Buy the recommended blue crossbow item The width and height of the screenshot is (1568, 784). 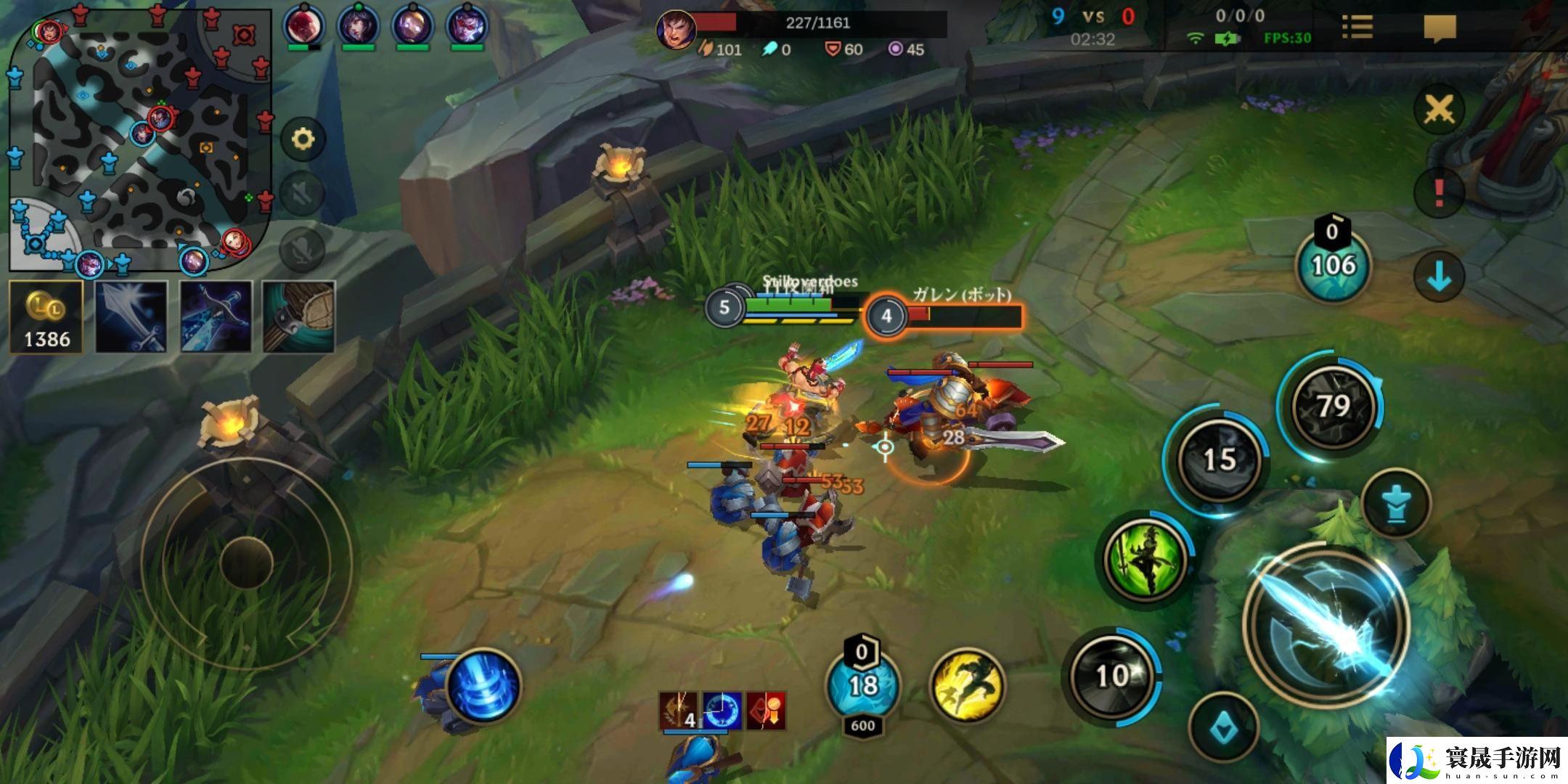216,317
